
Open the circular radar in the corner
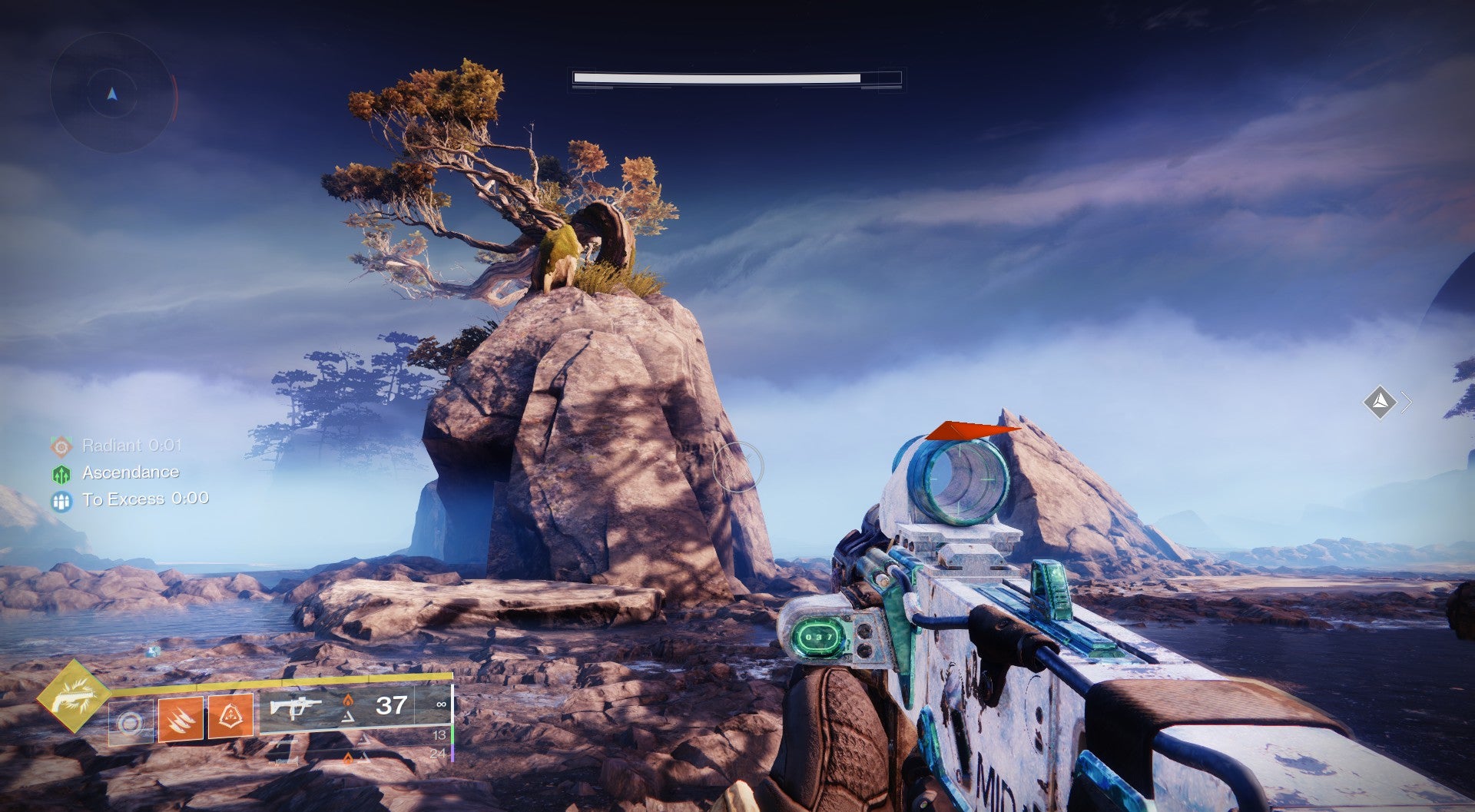112,94
